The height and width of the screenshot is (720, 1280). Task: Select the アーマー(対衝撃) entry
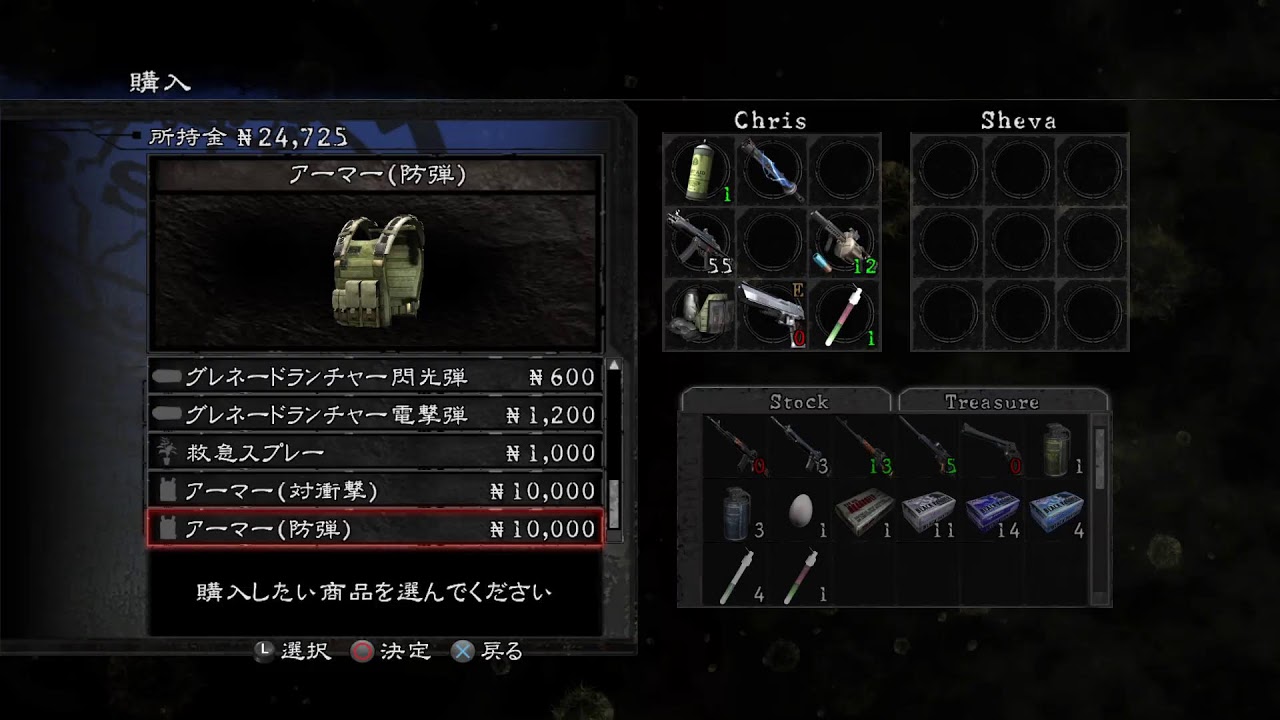[375, 491]
